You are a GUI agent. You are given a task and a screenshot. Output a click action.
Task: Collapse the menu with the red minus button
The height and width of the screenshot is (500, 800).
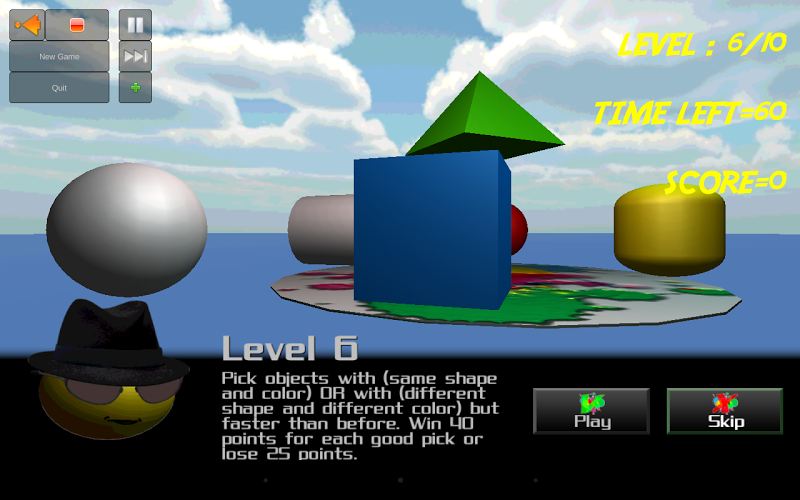point(77,25)
